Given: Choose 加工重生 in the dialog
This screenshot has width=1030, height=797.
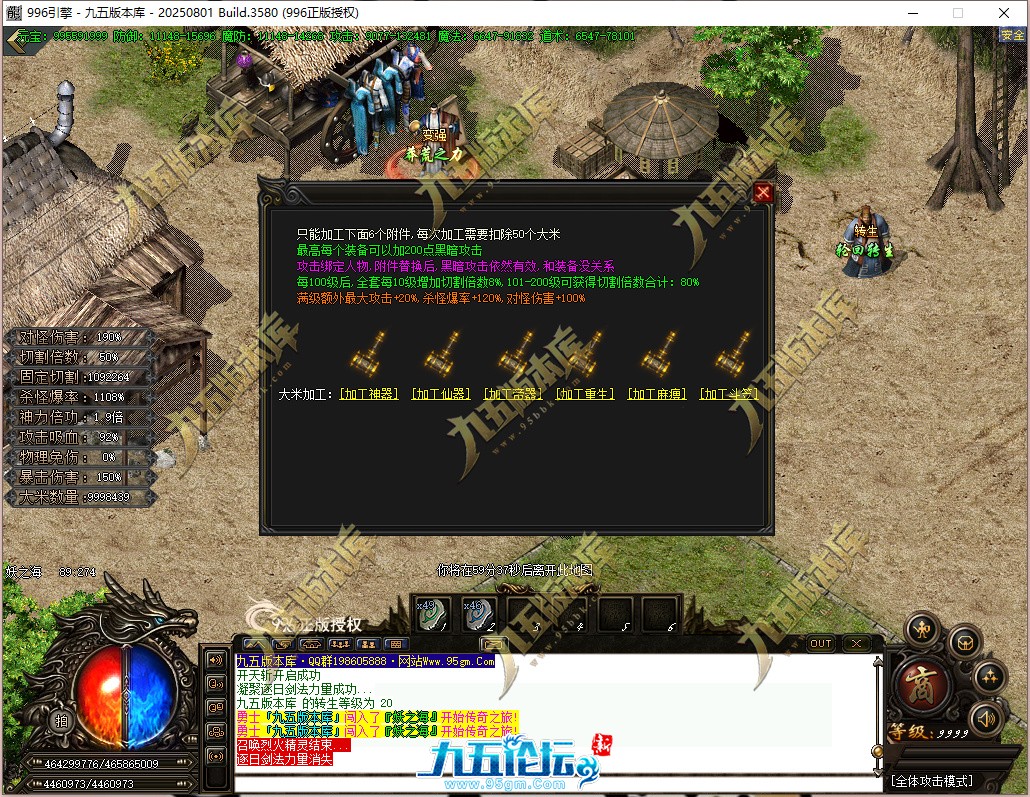Looking at the screenshot, I should tap(585, 395).
